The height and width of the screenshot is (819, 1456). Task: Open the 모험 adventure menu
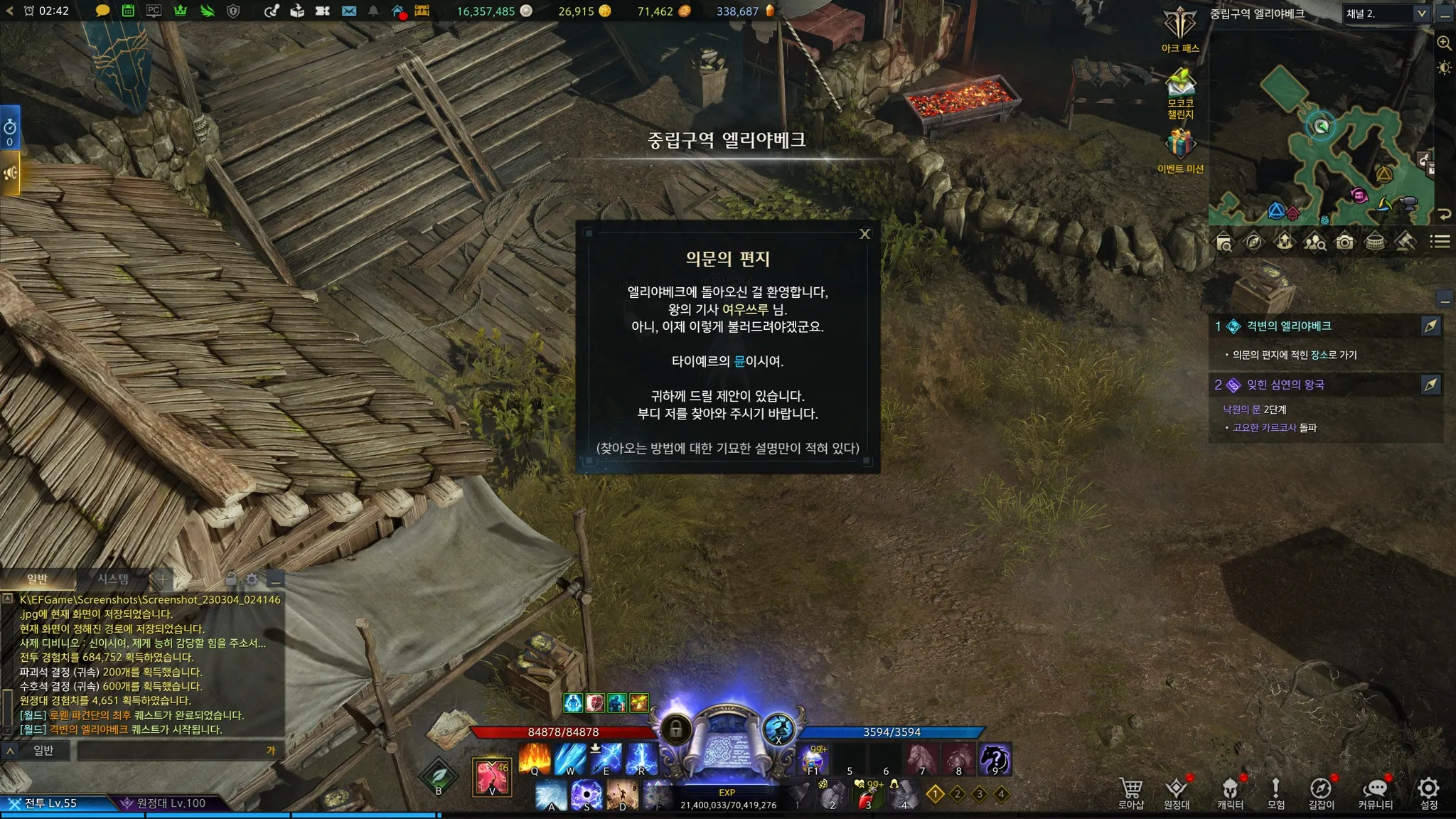1275,792
